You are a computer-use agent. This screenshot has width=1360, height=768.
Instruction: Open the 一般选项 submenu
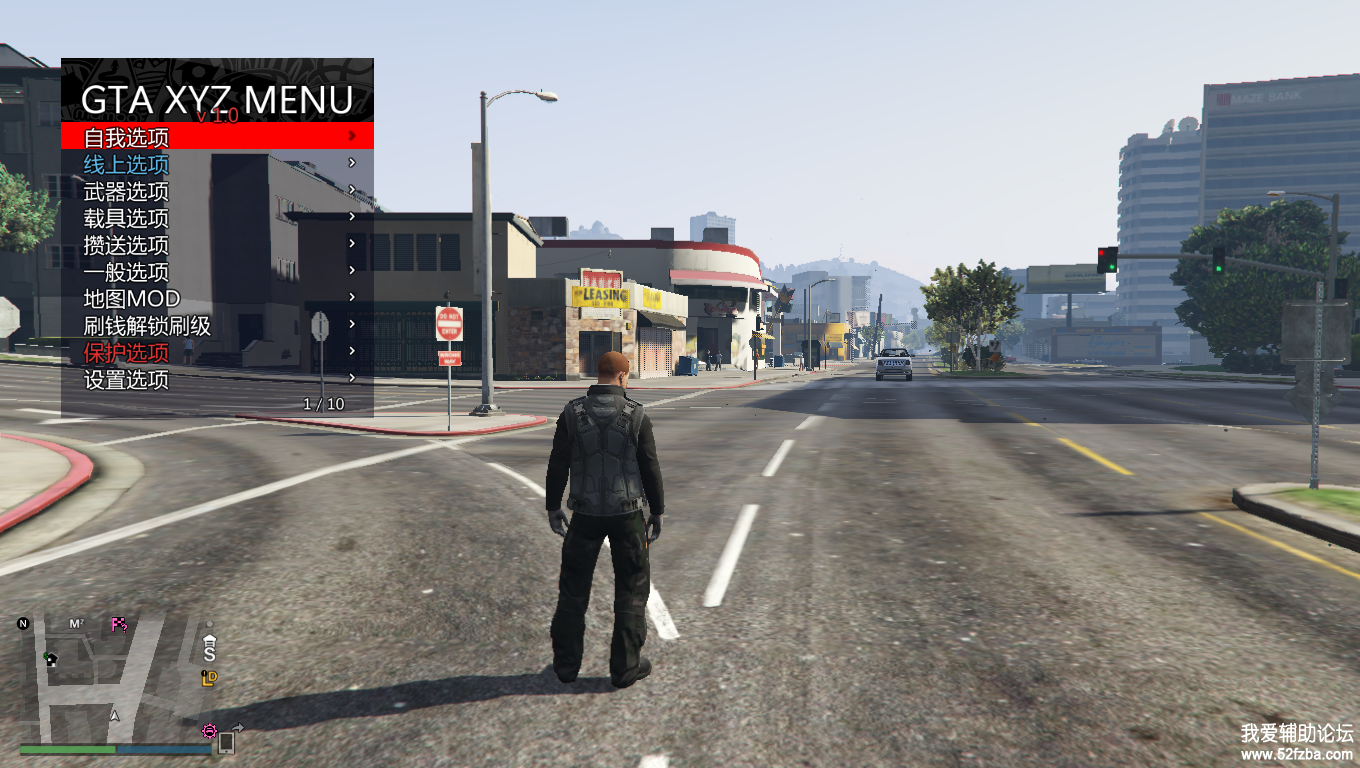point(127,272)
